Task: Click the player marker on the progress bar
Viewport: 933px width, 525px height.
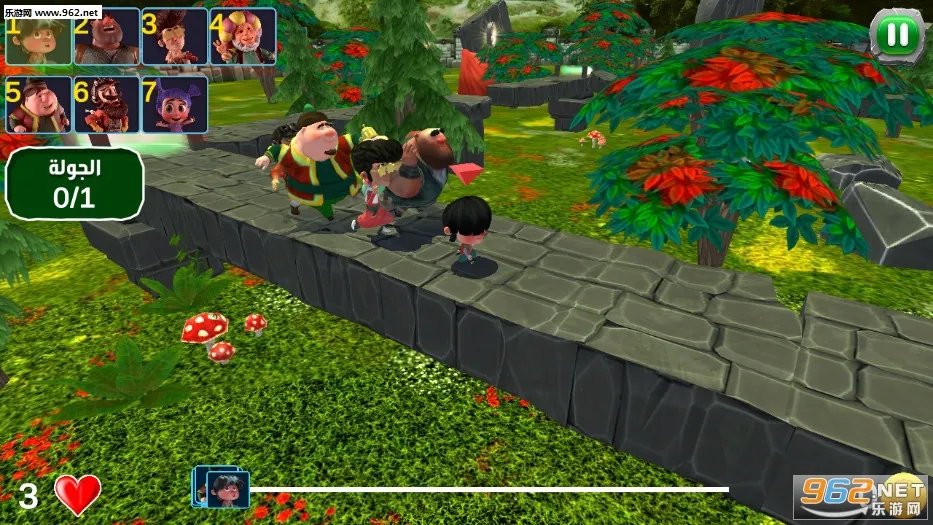Action: point(222,487)
